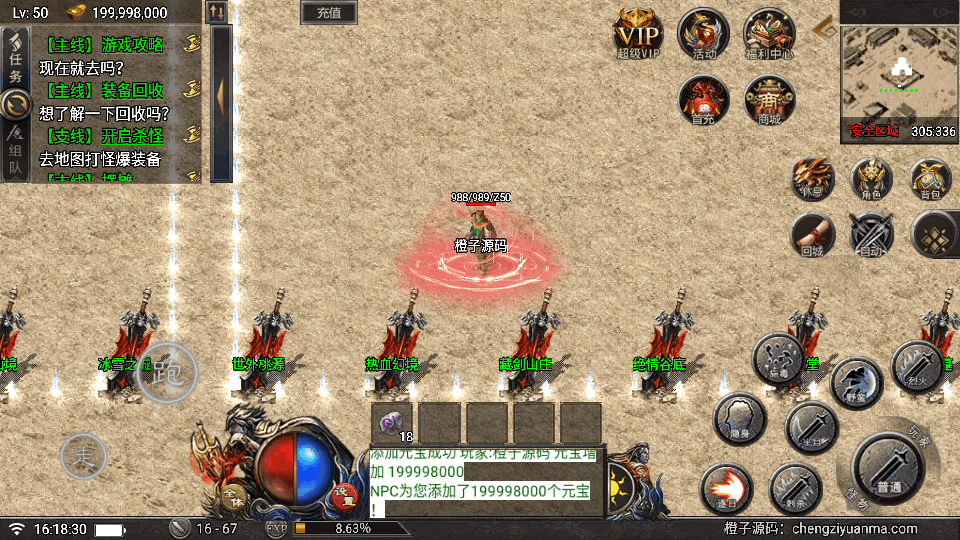Select the purple item in the hotbar slot
Screen dimensions: 960x540
coord(393,422)
